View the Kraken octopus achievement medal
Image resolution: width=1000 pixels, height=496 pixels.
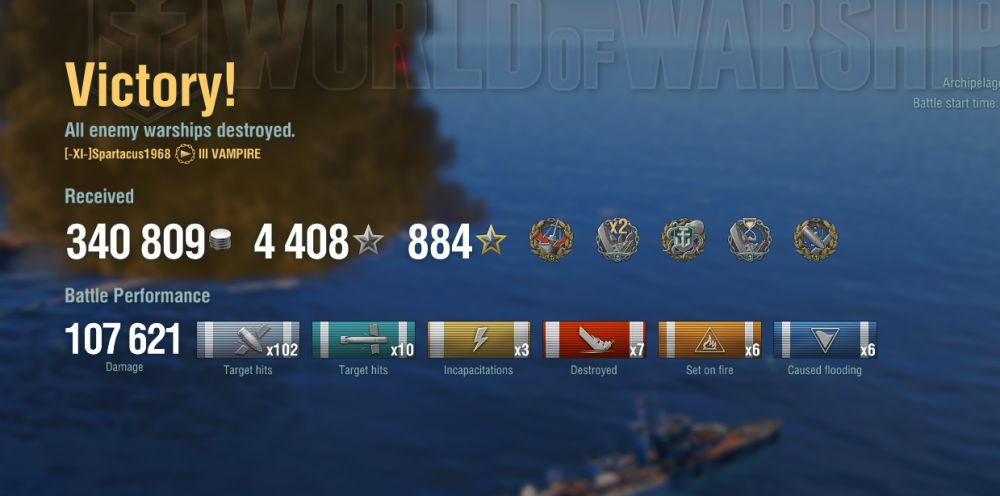[684, 239]
